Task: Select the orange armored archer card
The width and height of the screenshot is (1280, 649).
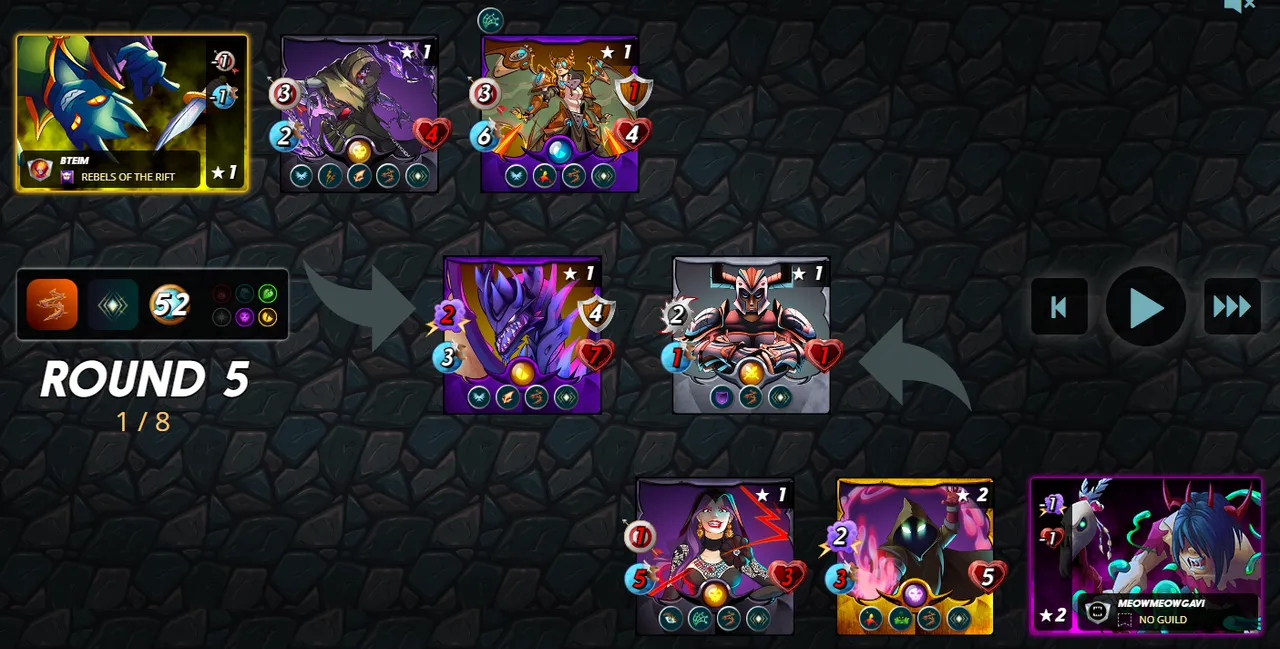Action: click(560, 113)
